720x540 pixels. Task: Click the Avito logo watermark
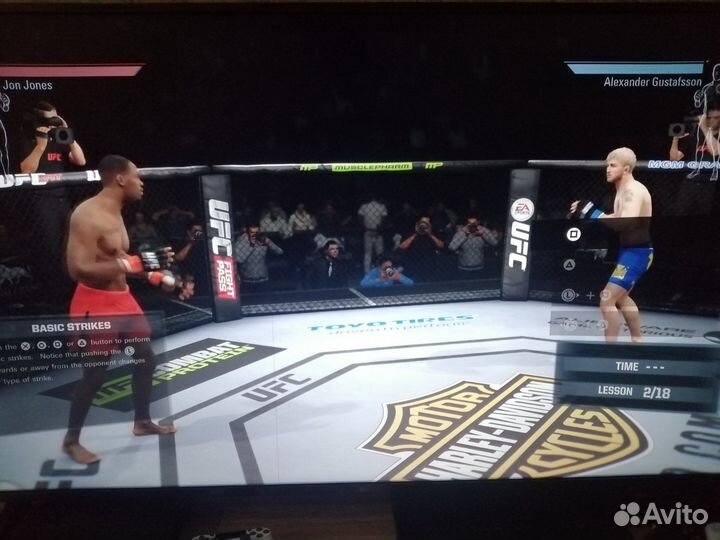point(661,514)
